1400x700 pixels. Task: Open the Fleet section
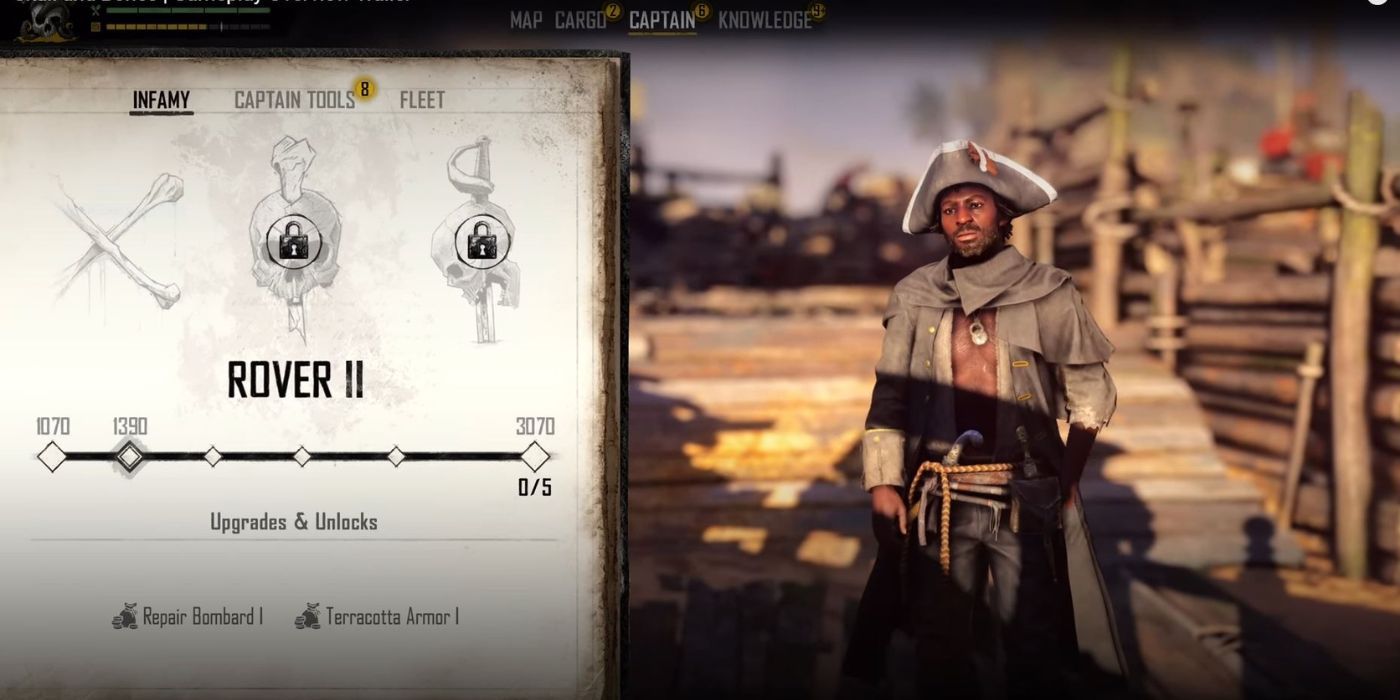click(x=422, y=100)
